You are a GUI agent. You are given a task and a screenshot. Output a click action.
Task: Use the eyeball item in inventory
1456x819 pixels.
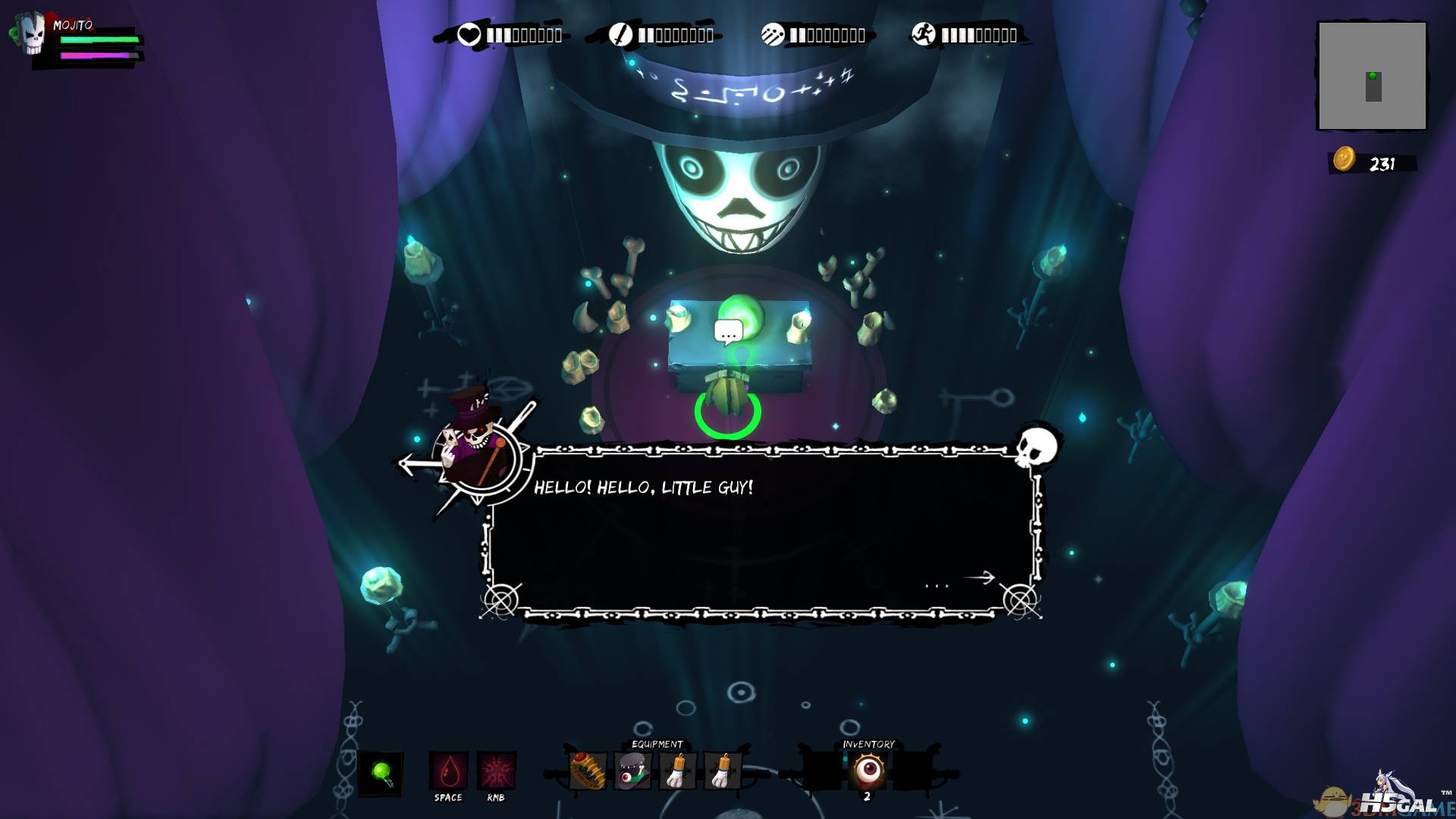pyautogui.click(x=868, y=770)
